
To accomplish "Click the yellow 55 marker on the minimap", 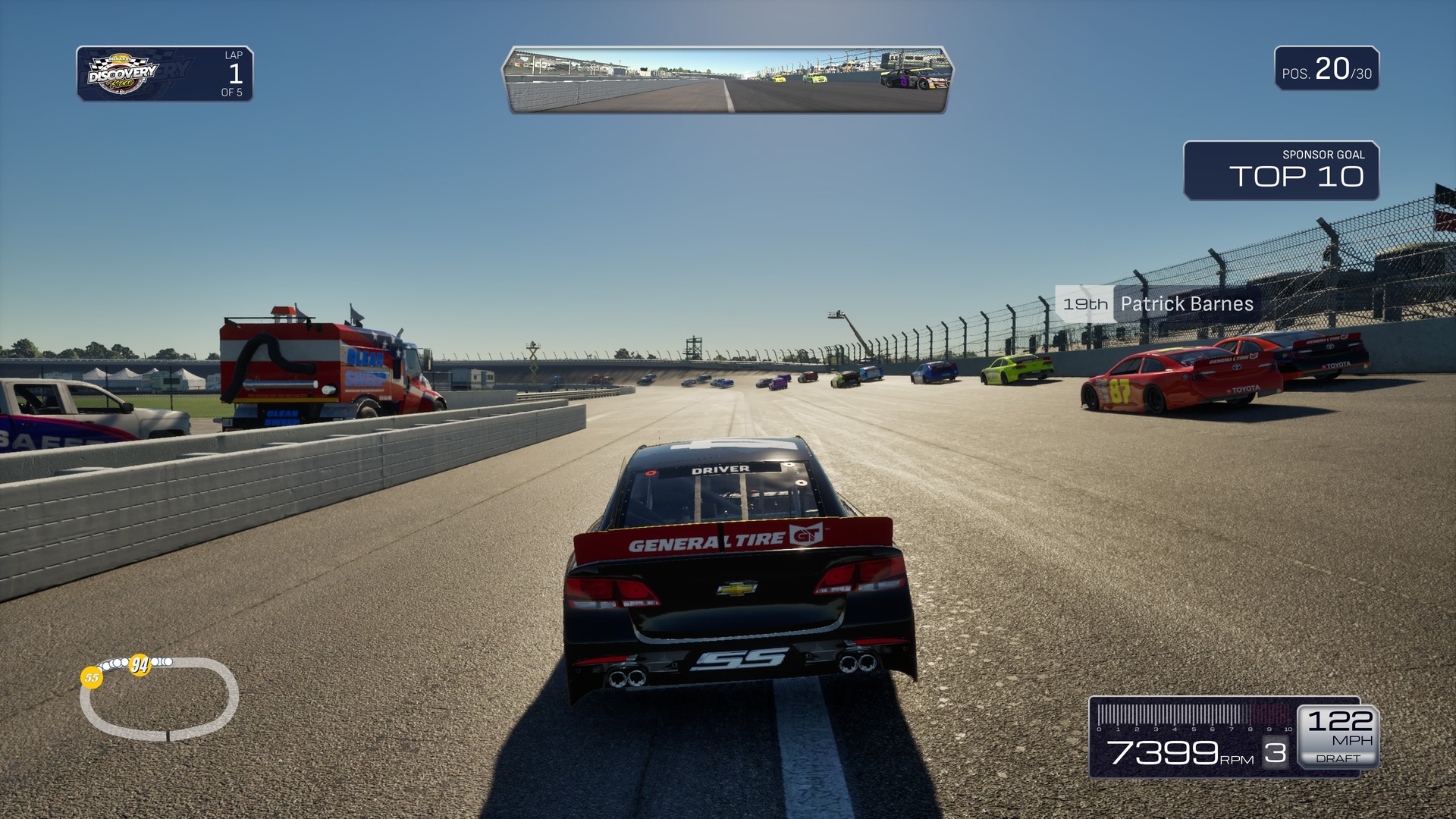I will (x=92, y=677).
